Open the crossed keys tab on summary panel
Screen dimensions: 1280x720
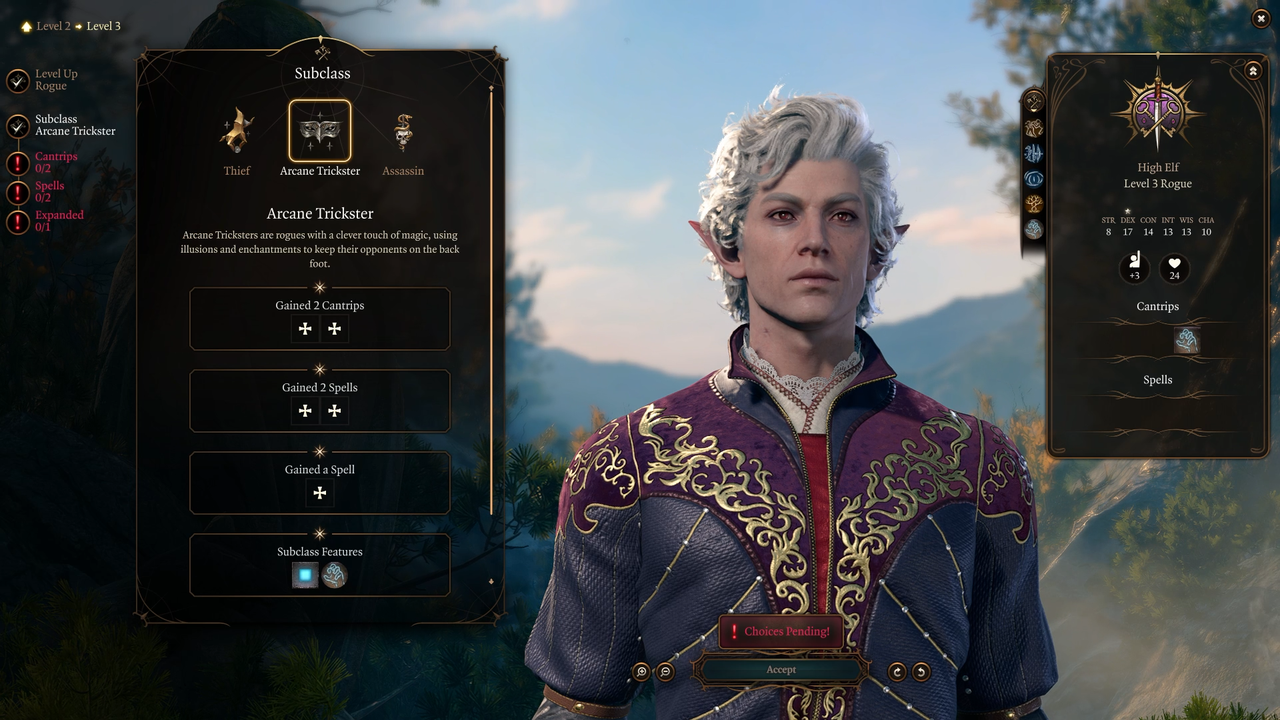pos(1034,102)
